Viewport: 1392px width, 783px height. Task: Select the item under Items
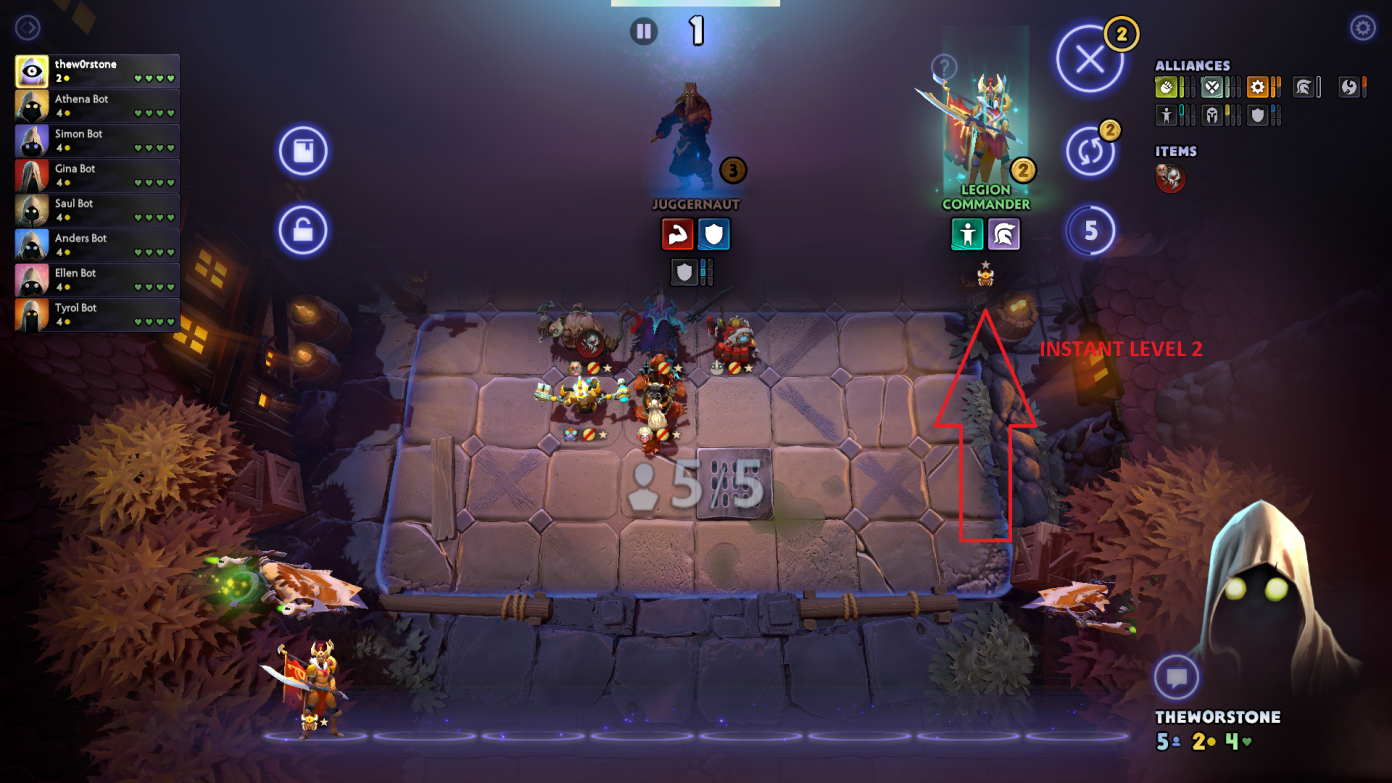(x=1170, y=179)
